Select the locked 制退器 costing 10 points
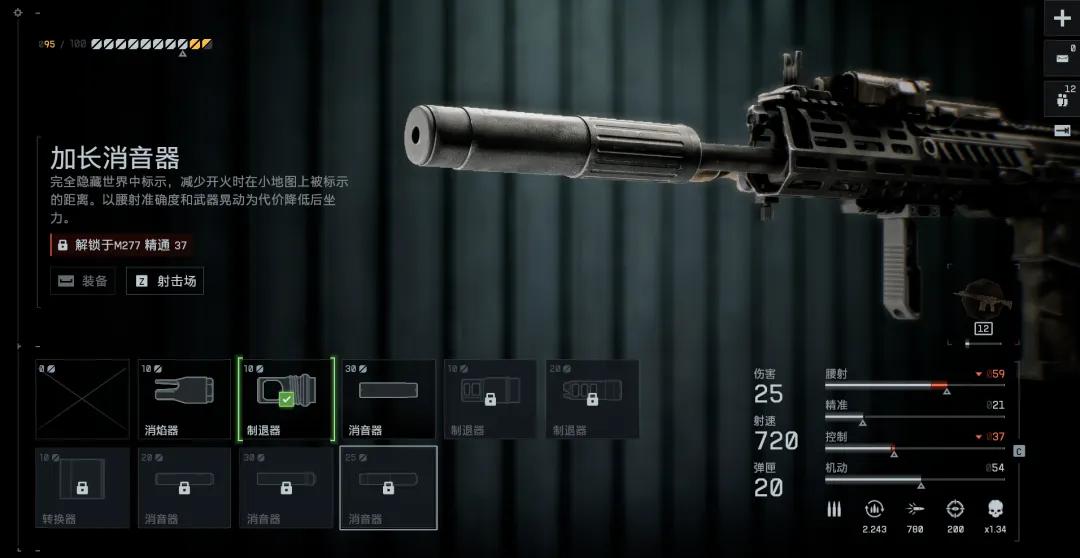 (x=490, y=399)
